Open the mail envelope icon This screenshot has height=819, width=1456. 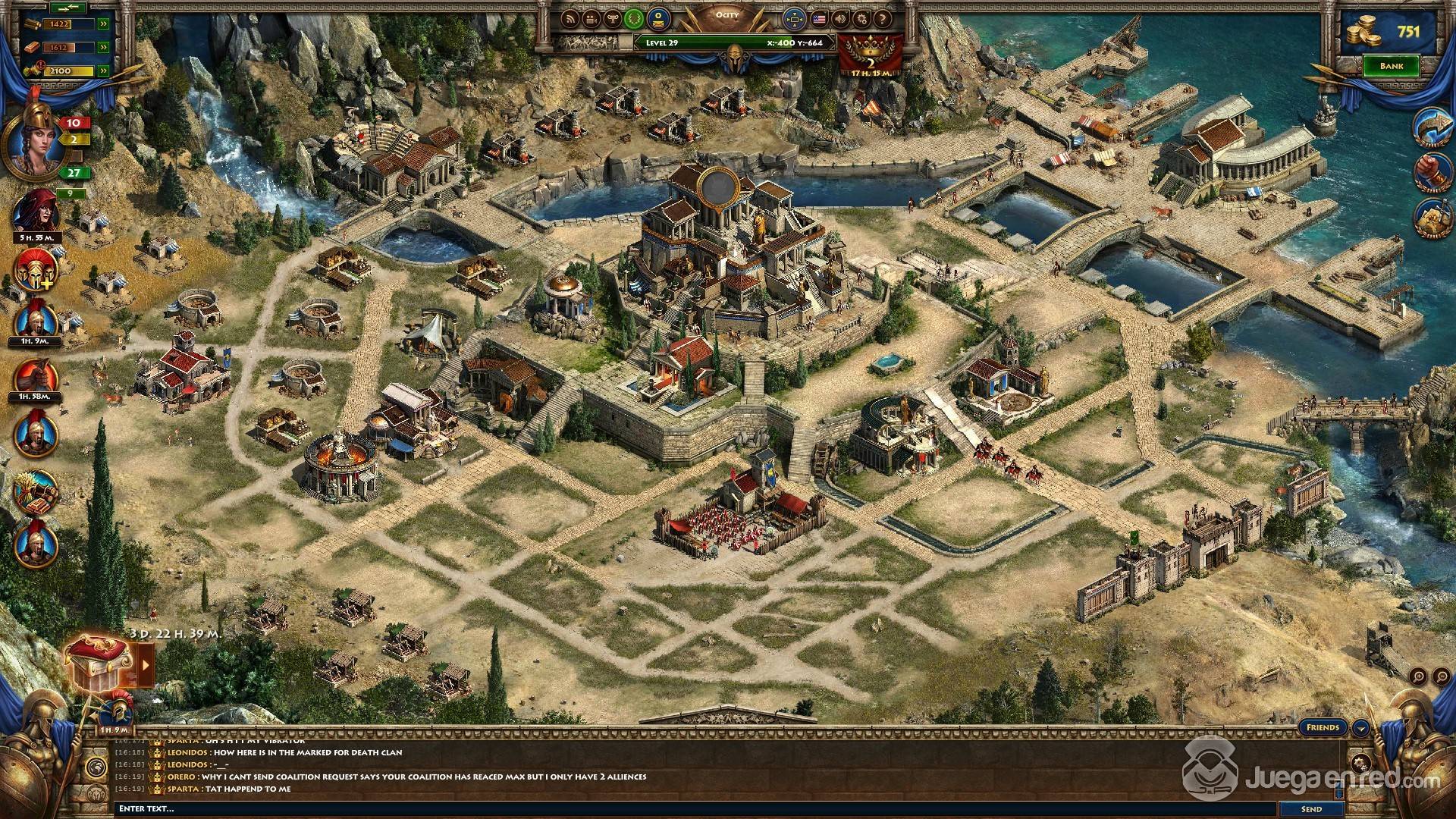tap(658, 18)
